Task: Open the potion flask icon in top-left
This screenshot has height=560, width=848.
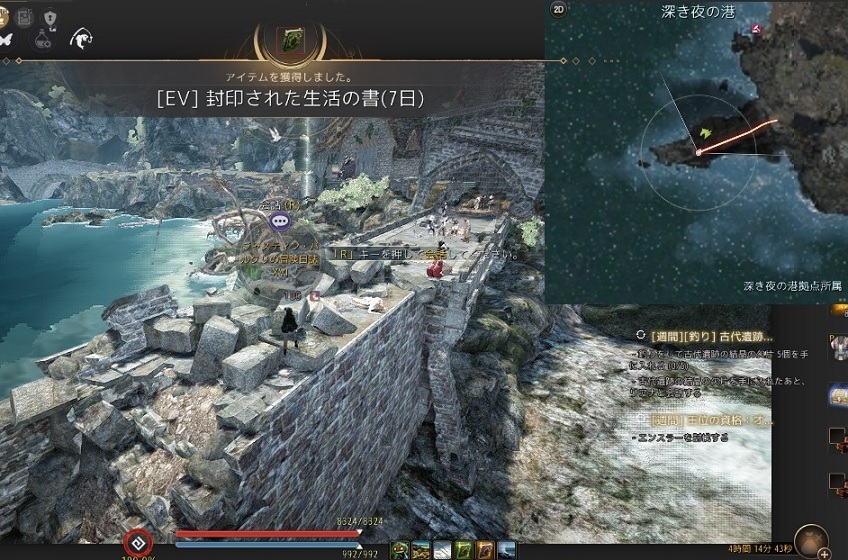Action: coord(44,39)
